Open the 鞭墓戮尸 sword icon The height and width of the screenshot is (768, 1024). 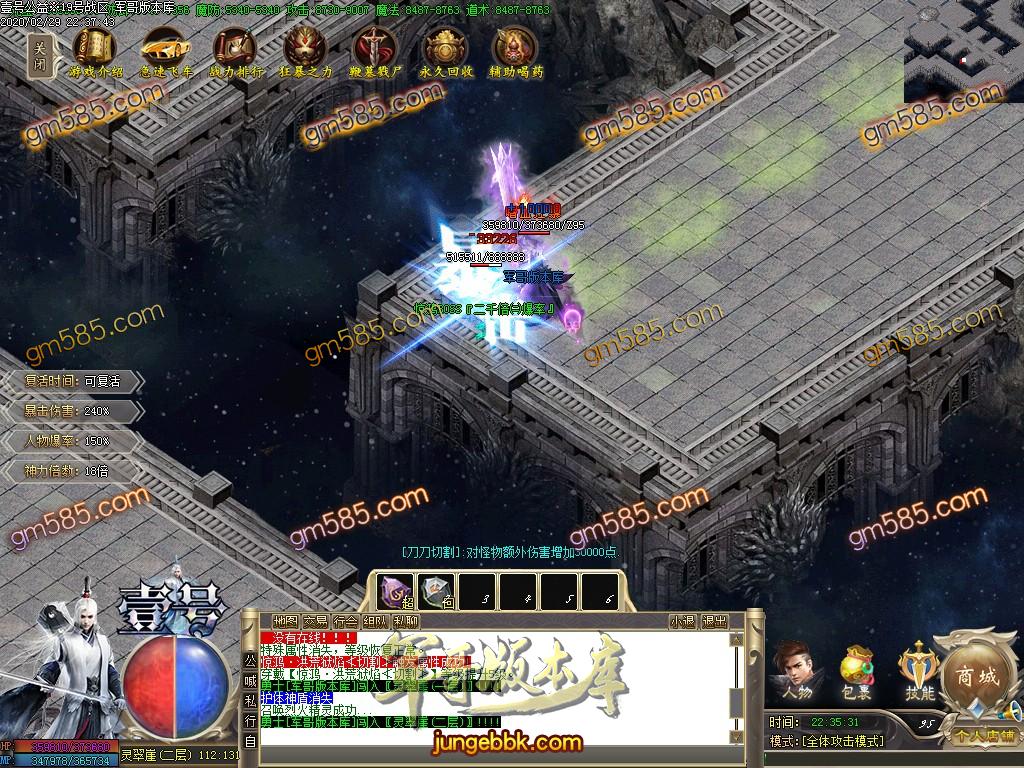pyautogui.click(x=376, y=49)
